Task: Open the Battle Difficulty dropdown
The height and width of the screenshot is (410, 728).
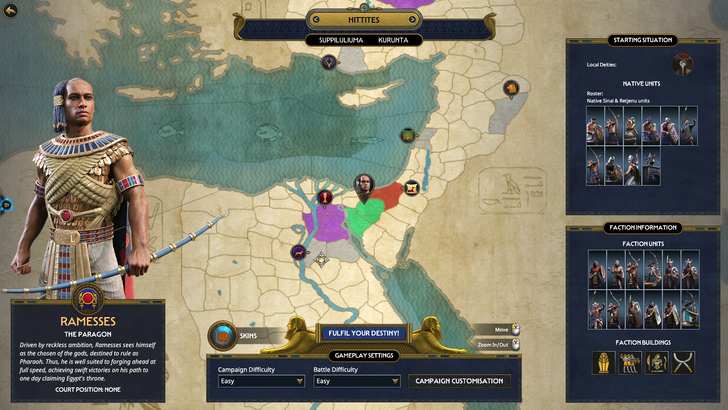Action: click(x=358, y=381)
